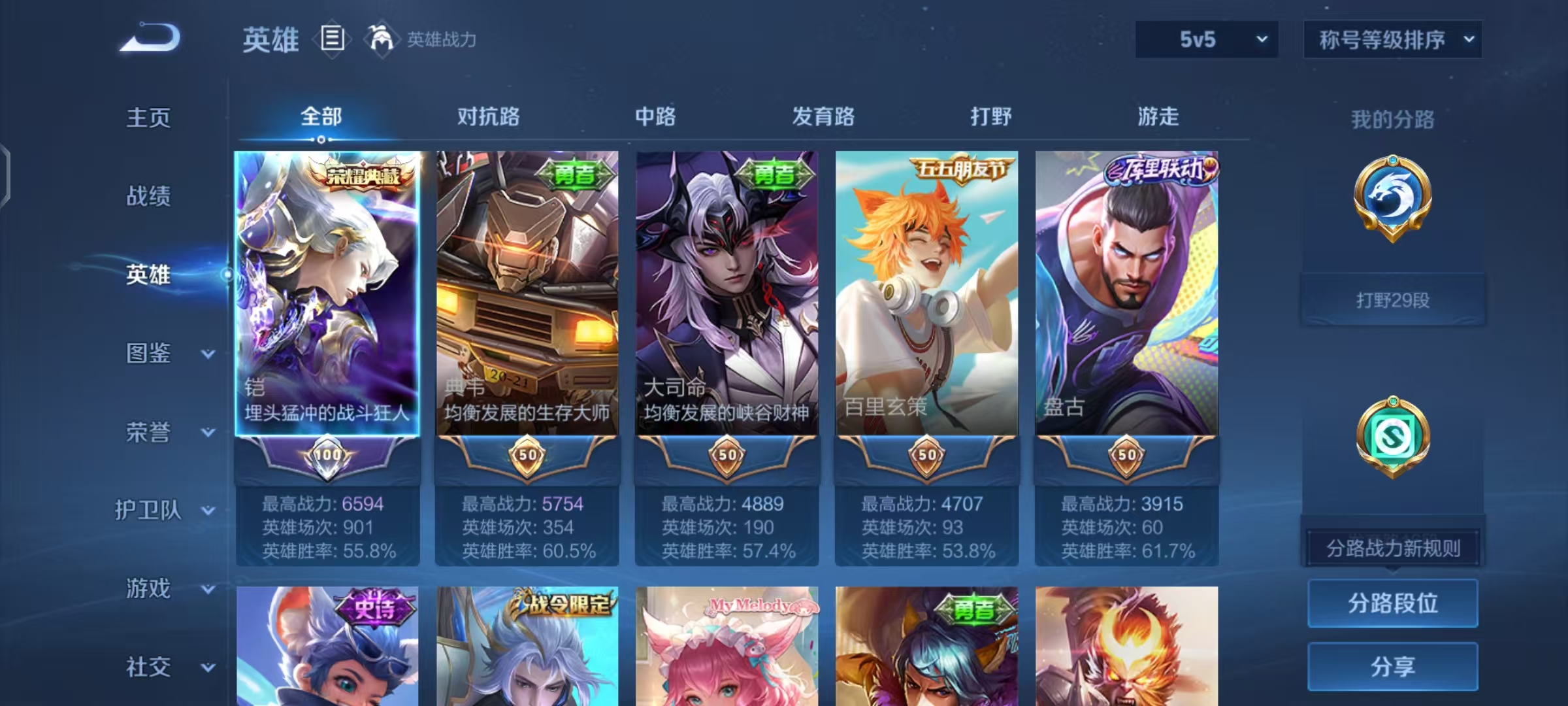
Task: Open the hero list icon beside 英雄 title
Action: coord(333,39)
